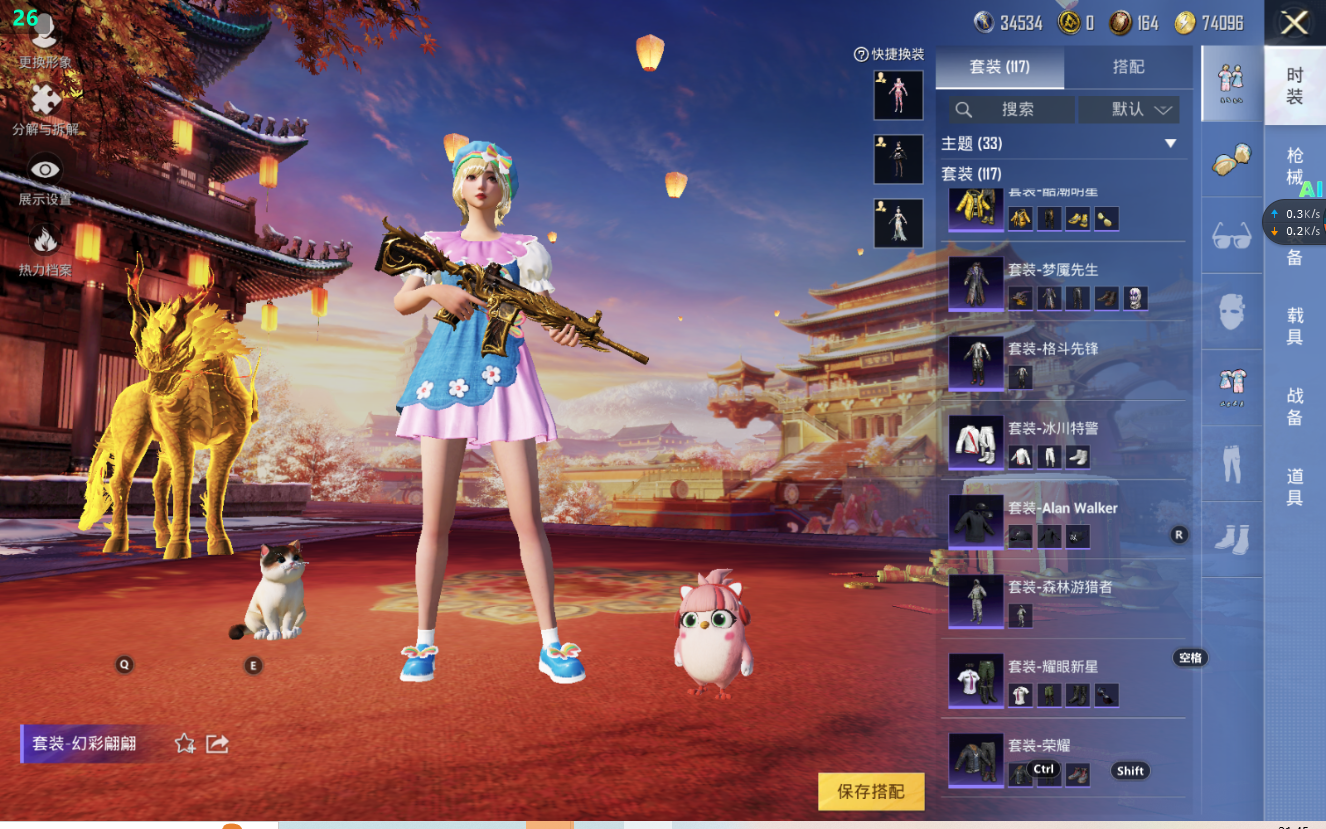Open the 更换形象 change appearance option
The height and width of the screenshot is (829, 1326).
pyautogui.click(x=45, y=40)
